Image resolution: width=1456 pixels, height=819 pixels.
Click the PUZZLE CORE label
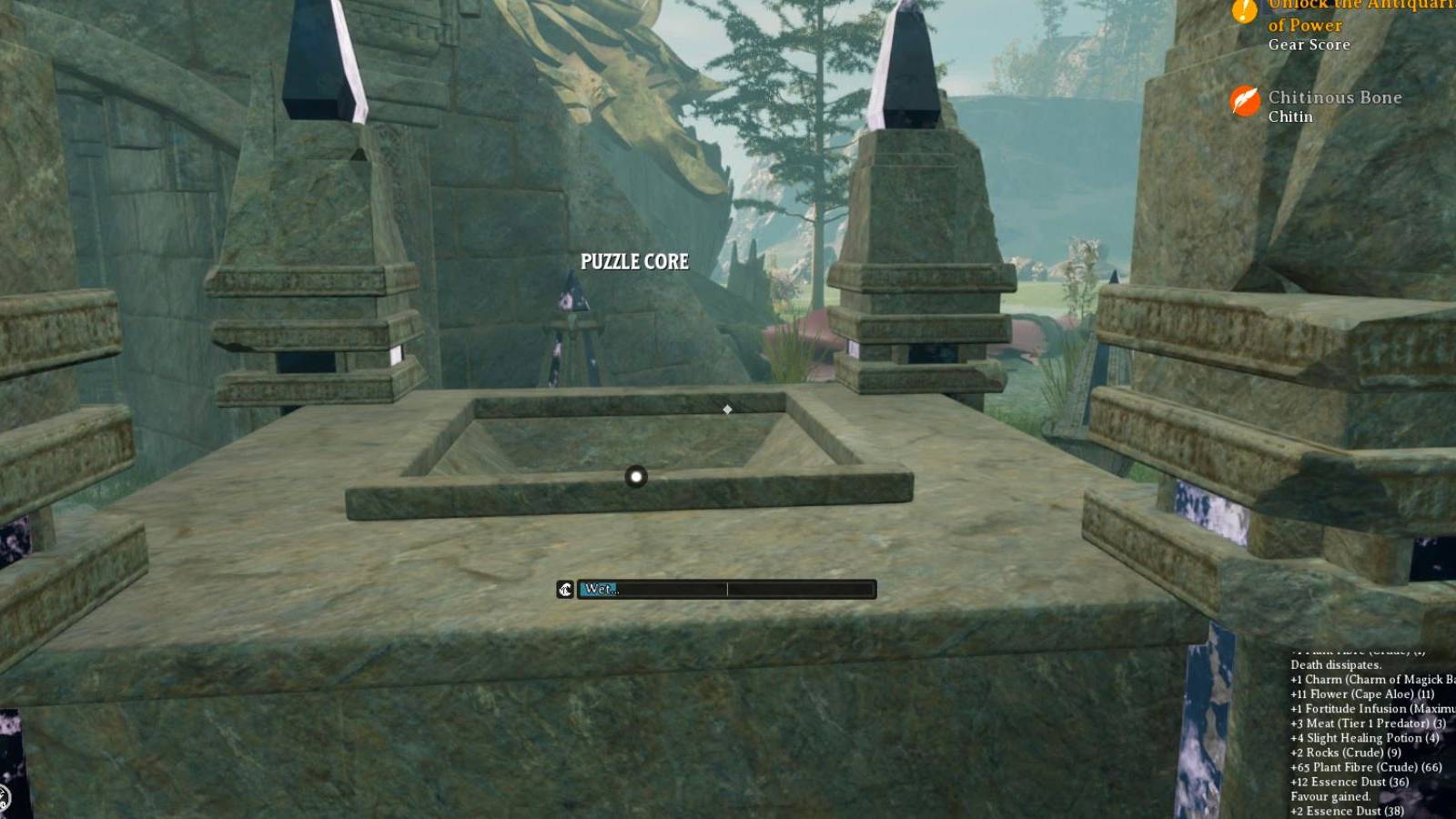pos(635,261)
